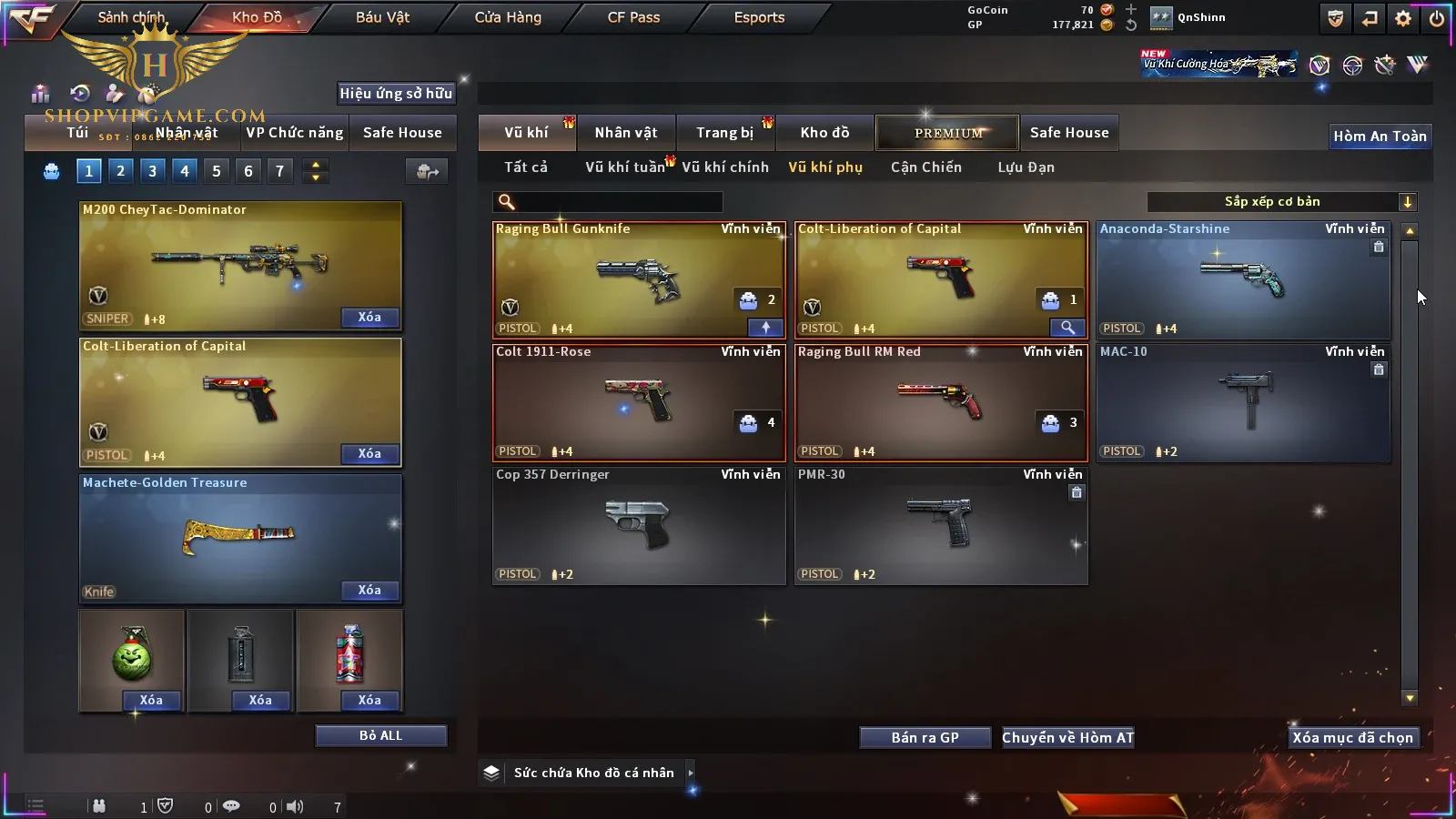Click the Bỏ ALL button

point(380,735)
